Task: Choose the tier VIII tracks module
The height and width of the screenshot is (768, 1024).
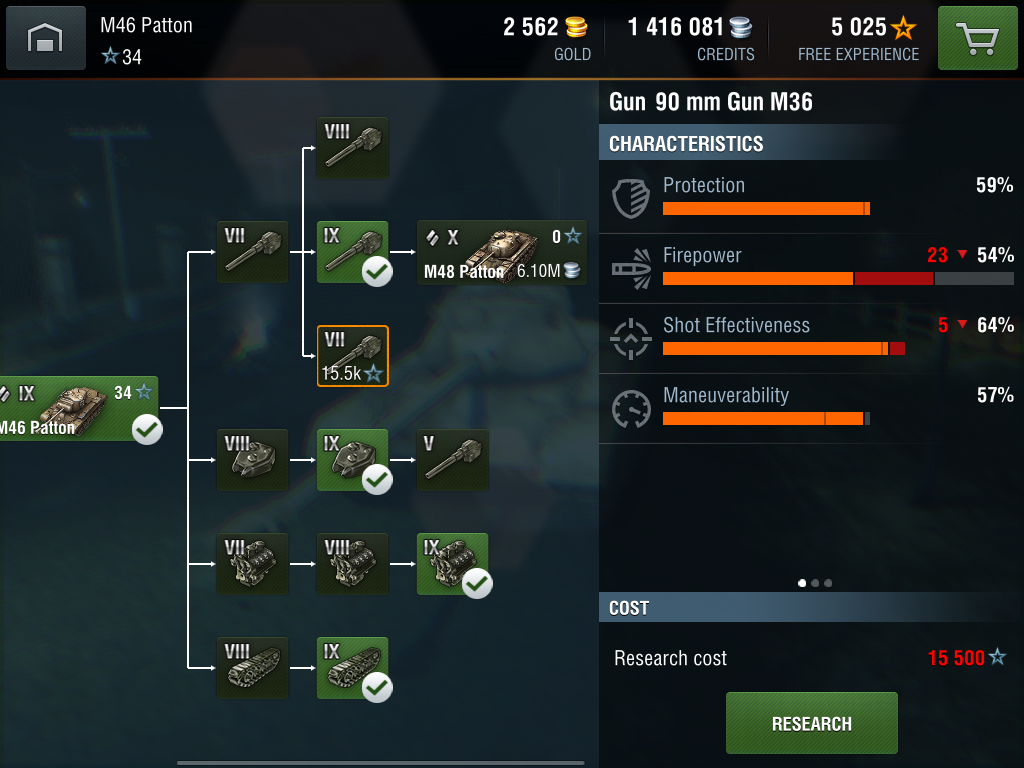Action: [252, 668]
